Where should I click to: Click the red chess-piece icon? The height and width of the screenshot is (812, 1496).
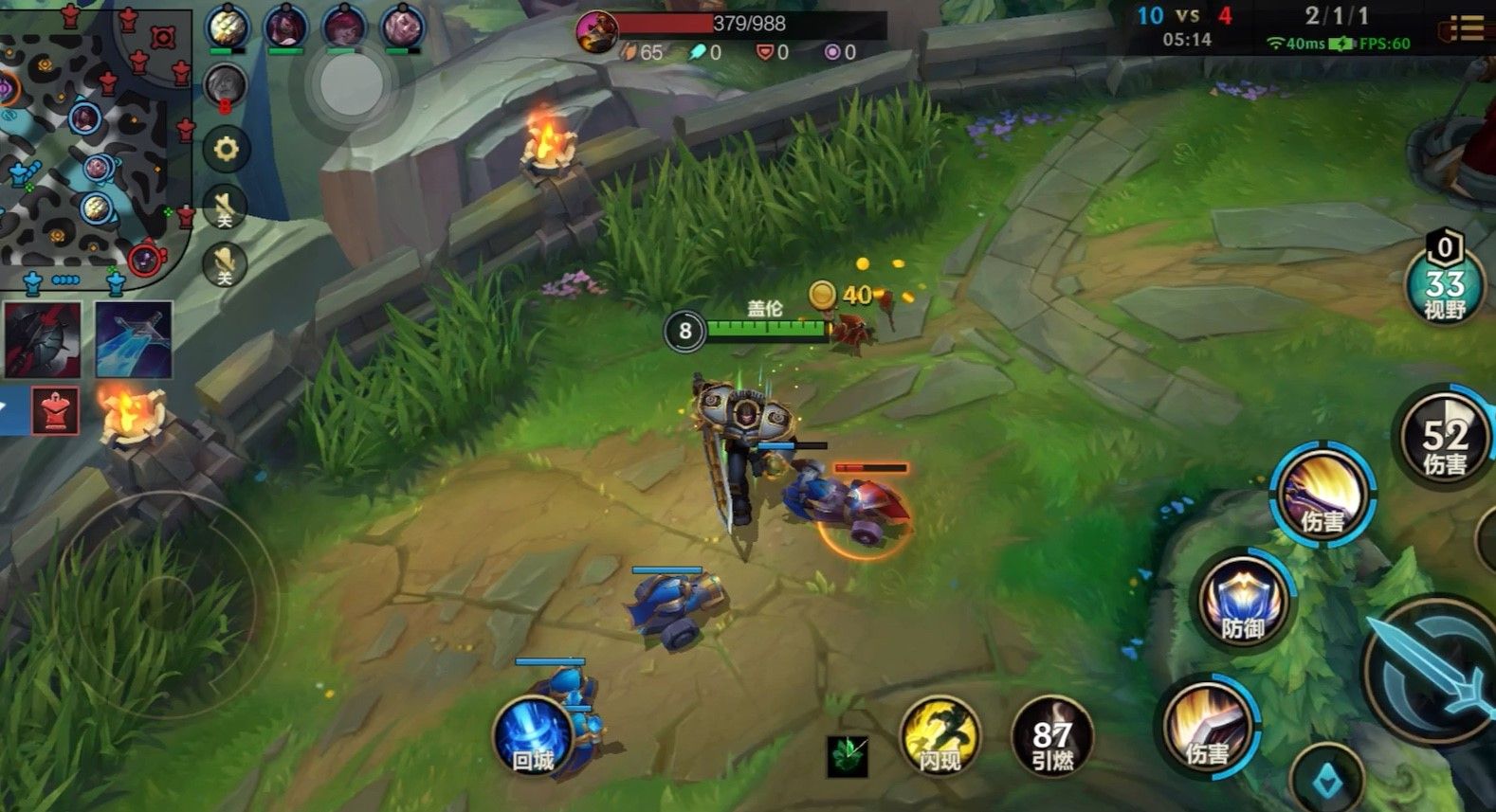point(56,410)
